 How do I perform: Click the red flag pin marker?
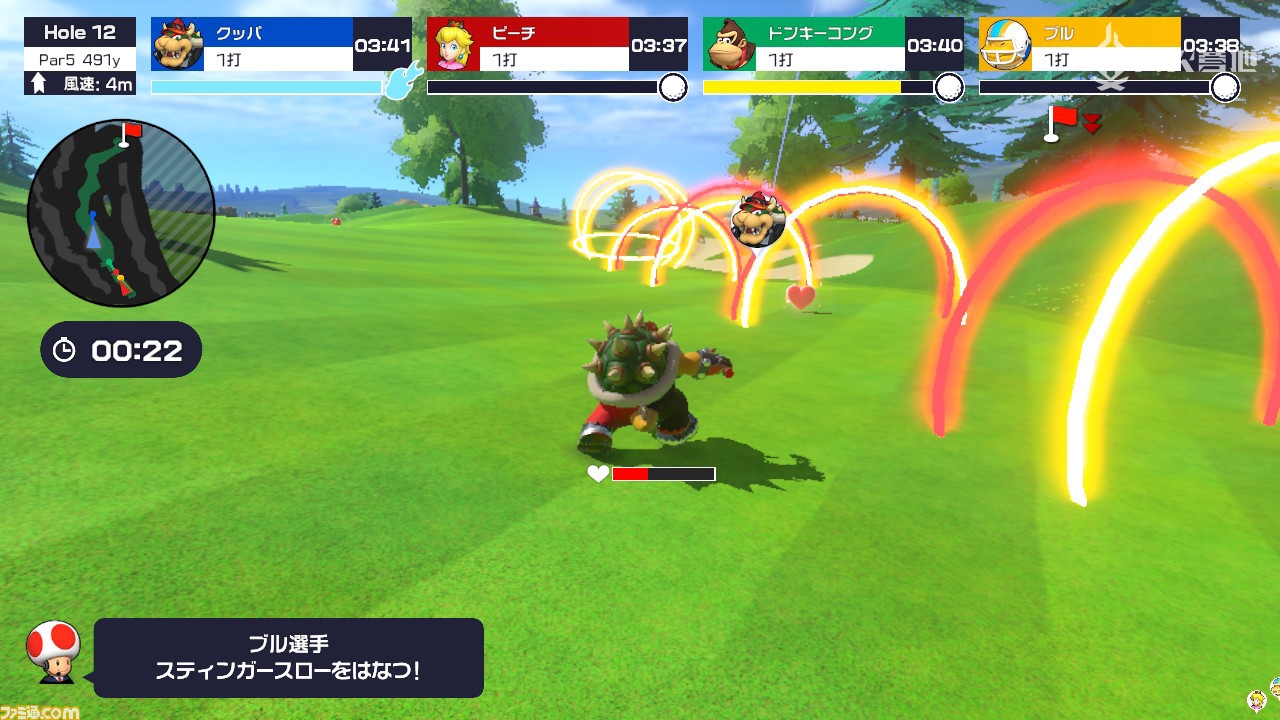(1063, 122)
